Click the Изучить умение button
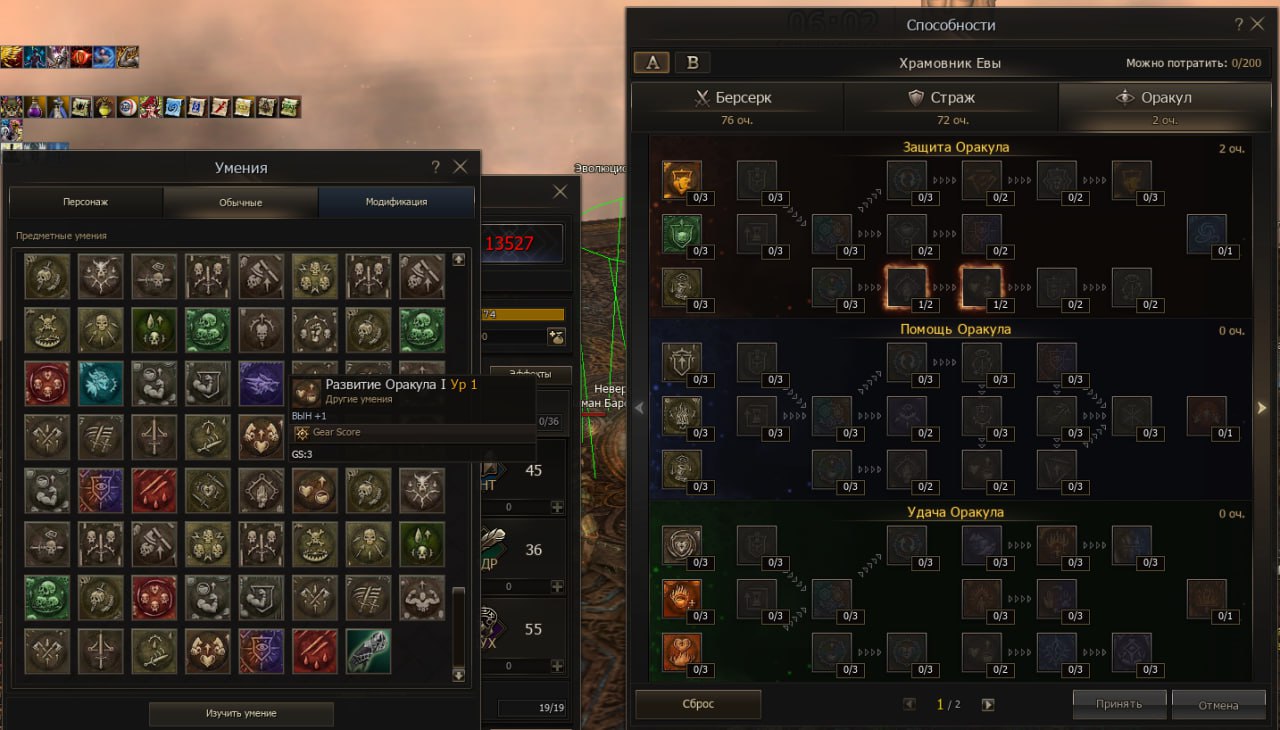1280x730 pixels. point(241,713)
